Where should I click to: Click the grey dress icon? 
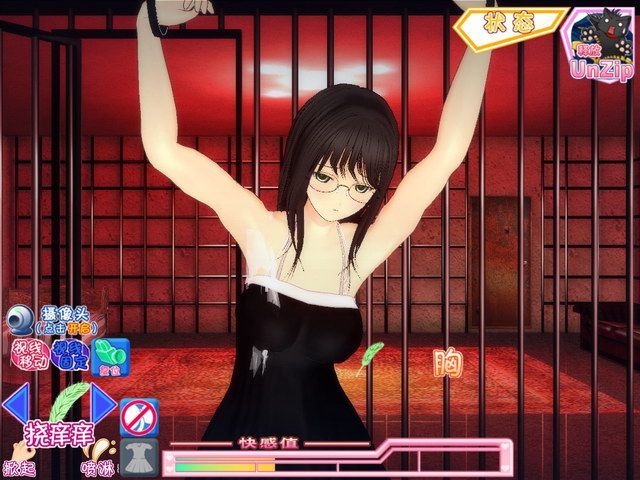click(x=138, y=459)
